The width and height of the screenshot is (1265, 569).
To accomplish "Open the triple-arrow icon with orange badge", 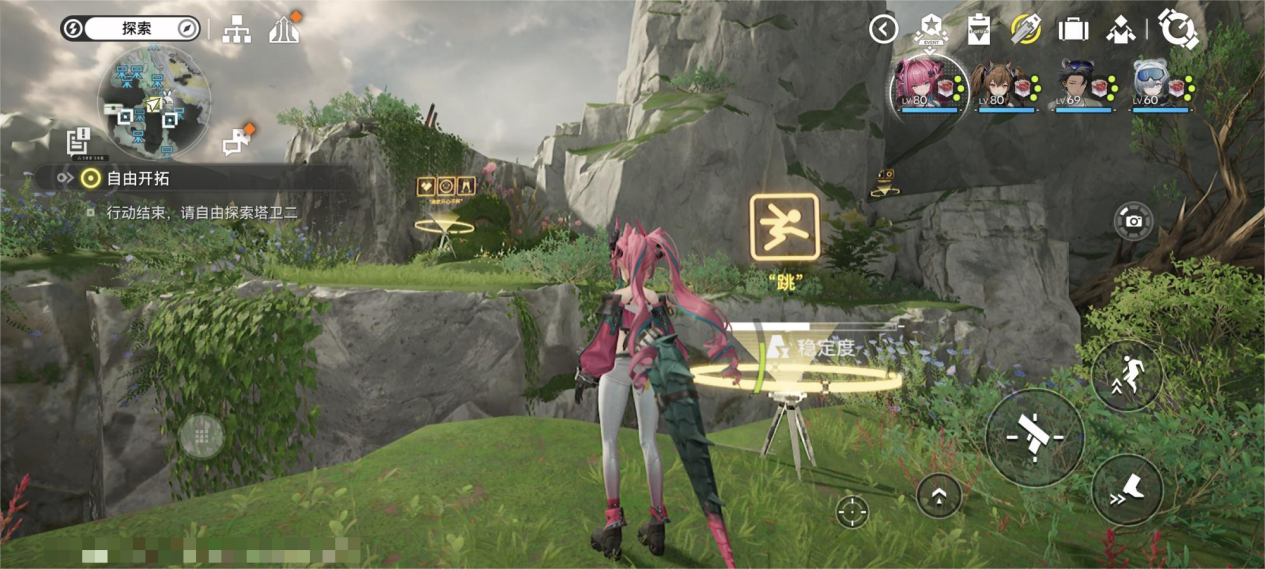I will click(x=284, y=30).
